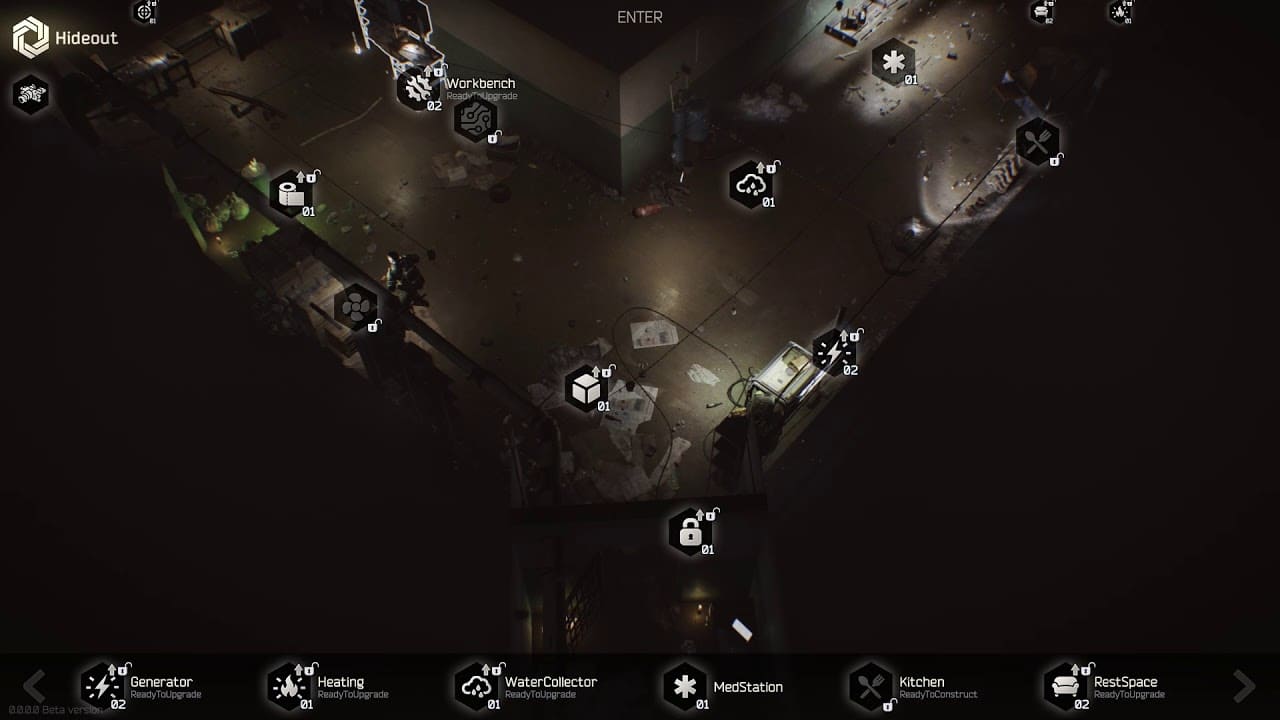Open the fan vents hexagon icon
The height and width of the screenshot is (720, 1280).
(x=356, y=307)
